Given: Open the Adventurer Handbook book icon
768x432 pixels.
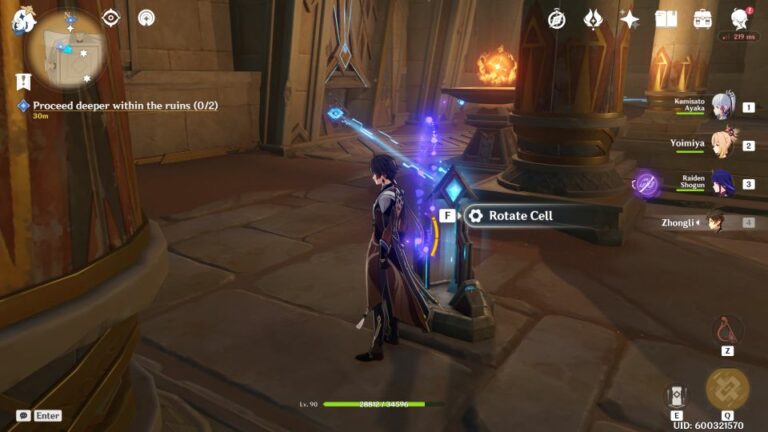Looking at the screenshot, I should [666, 19].
